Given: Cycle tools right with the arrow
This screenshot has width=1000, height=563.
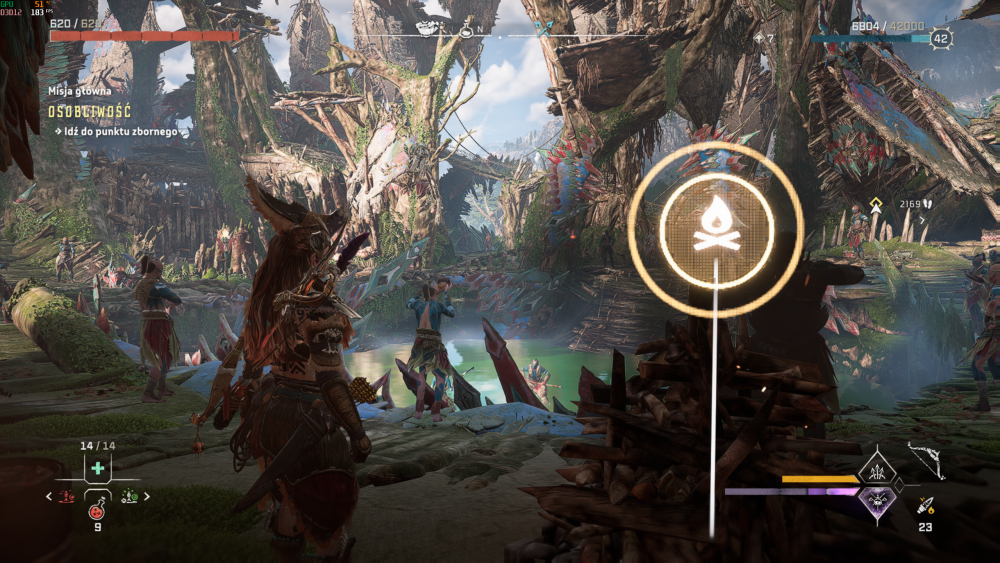Looking at the screenshot, I should coord(146,496).
